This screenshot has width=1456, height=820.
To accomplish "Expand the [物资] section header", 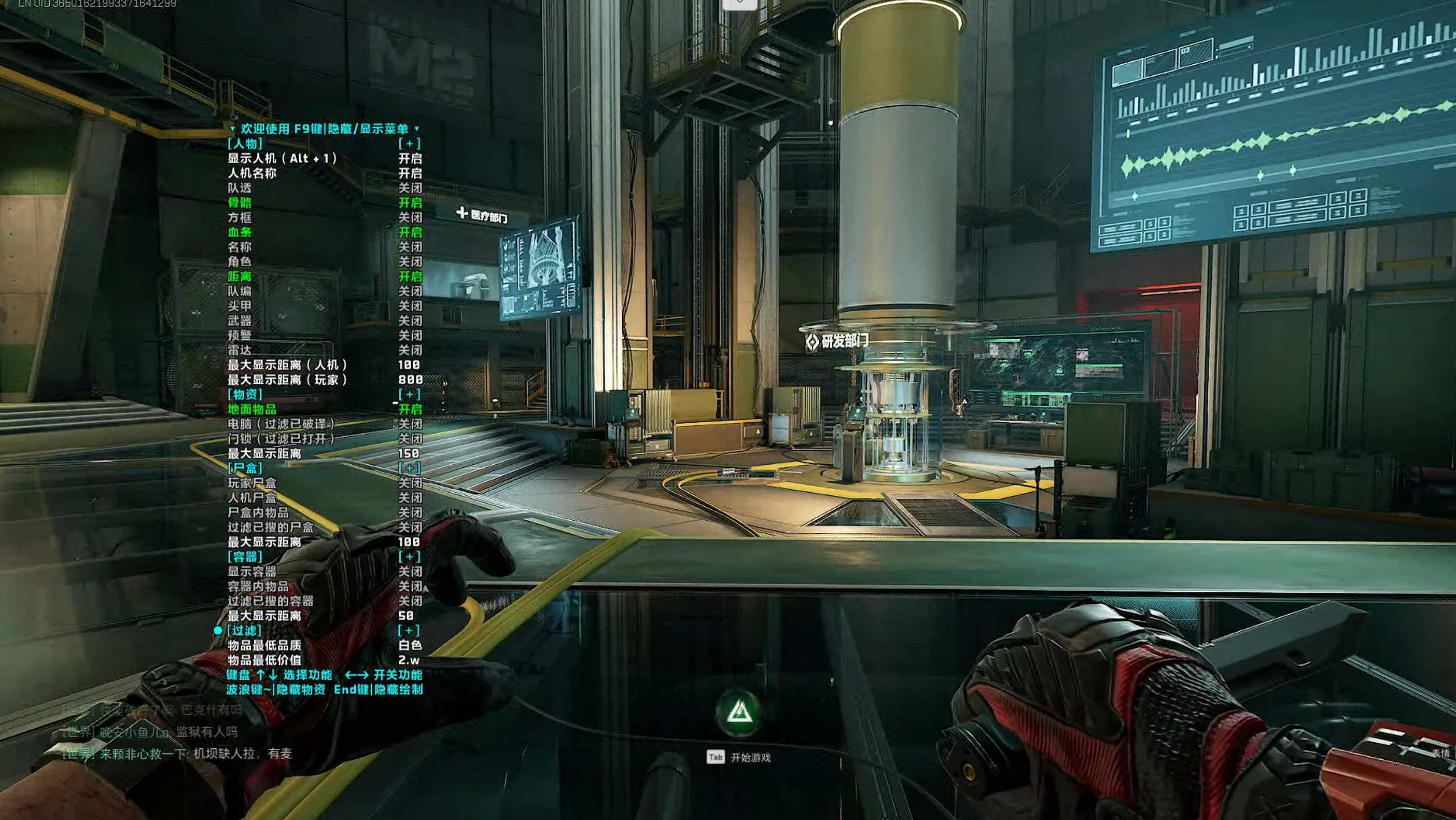I will [x=245, y=394].
